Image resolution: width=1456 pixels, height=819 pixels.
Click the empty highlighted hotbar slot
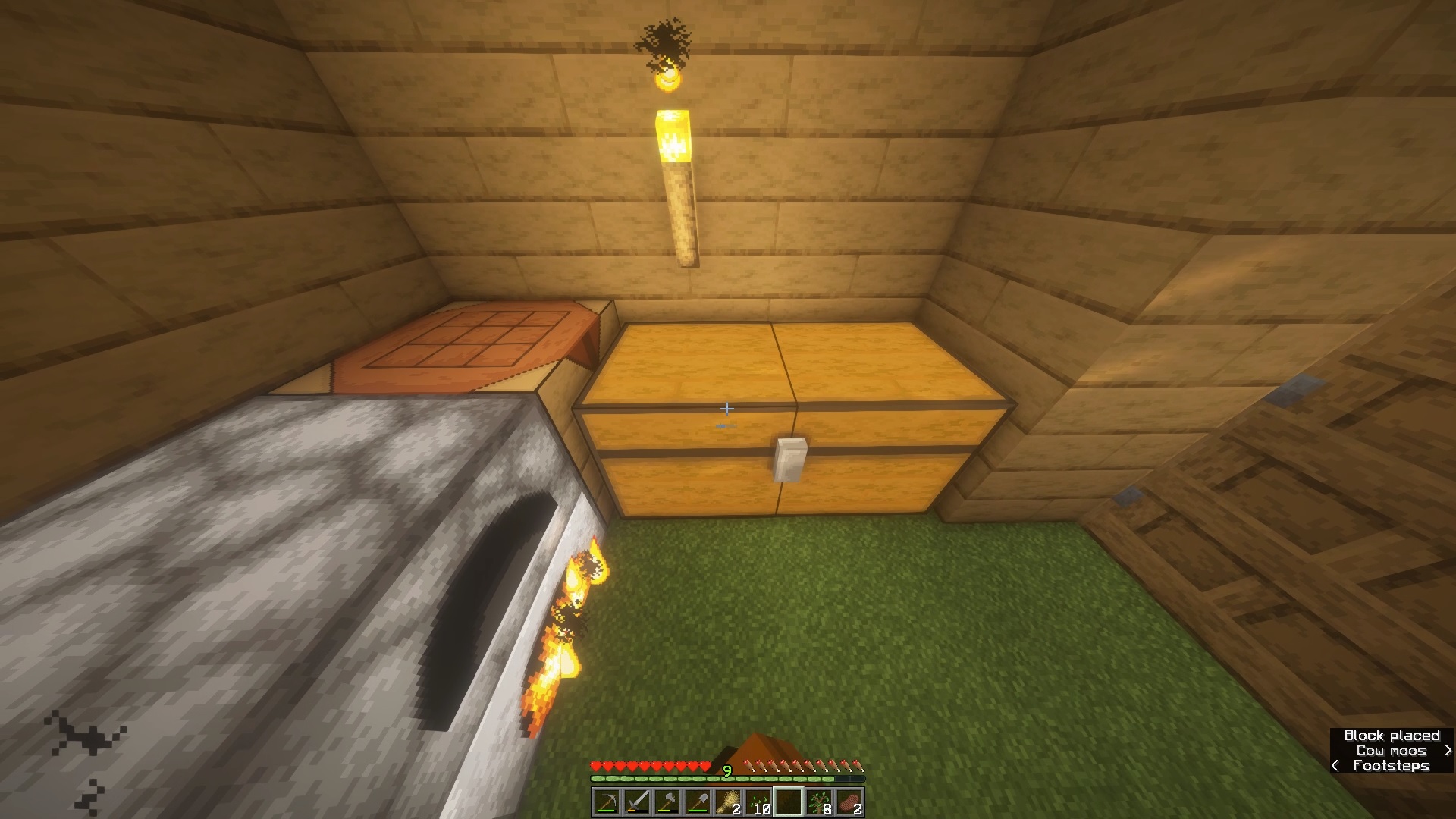click(x=789, y=802)
